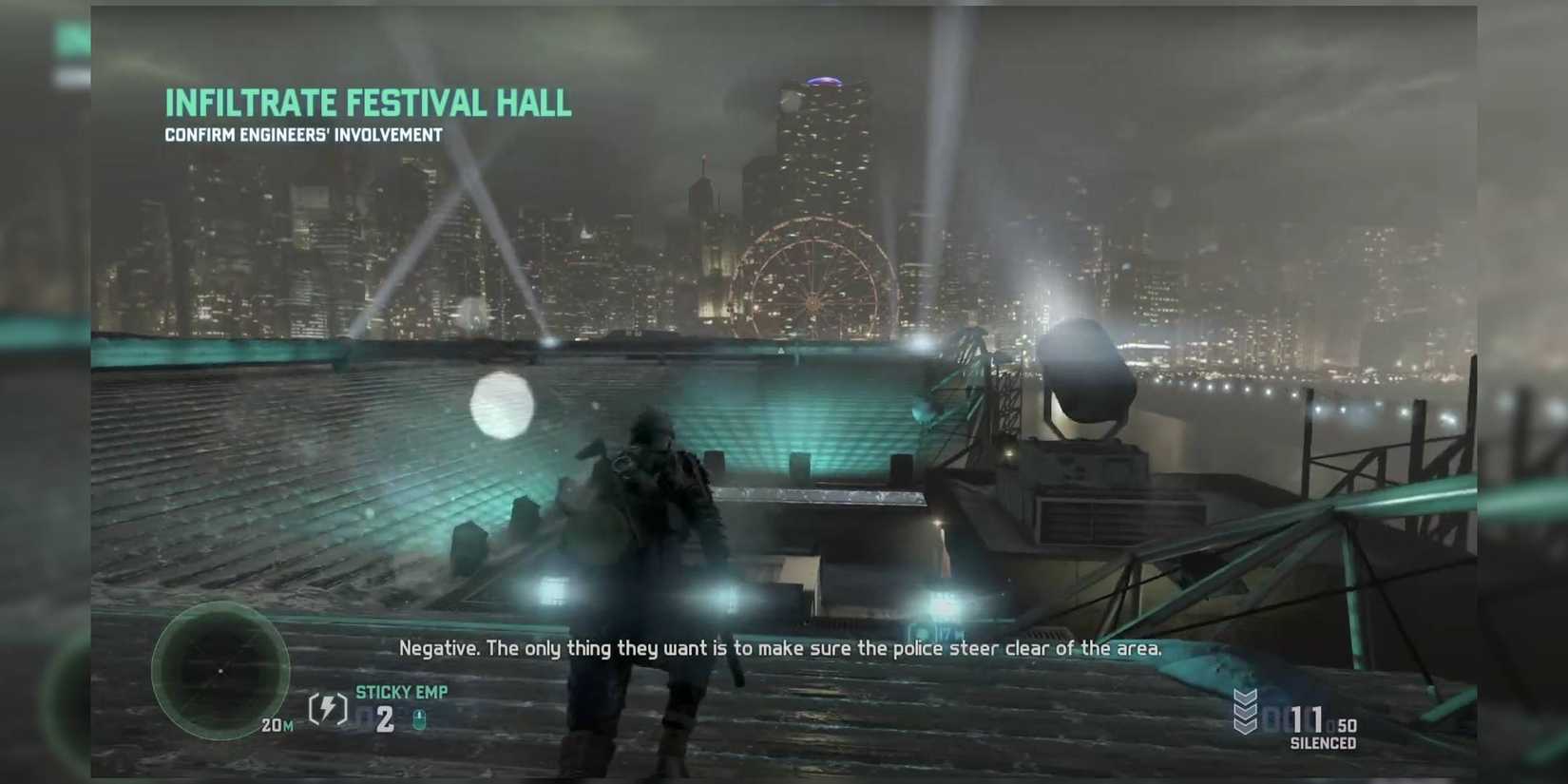Click the SILENCED weapon status indicator

click(1322, 744)
